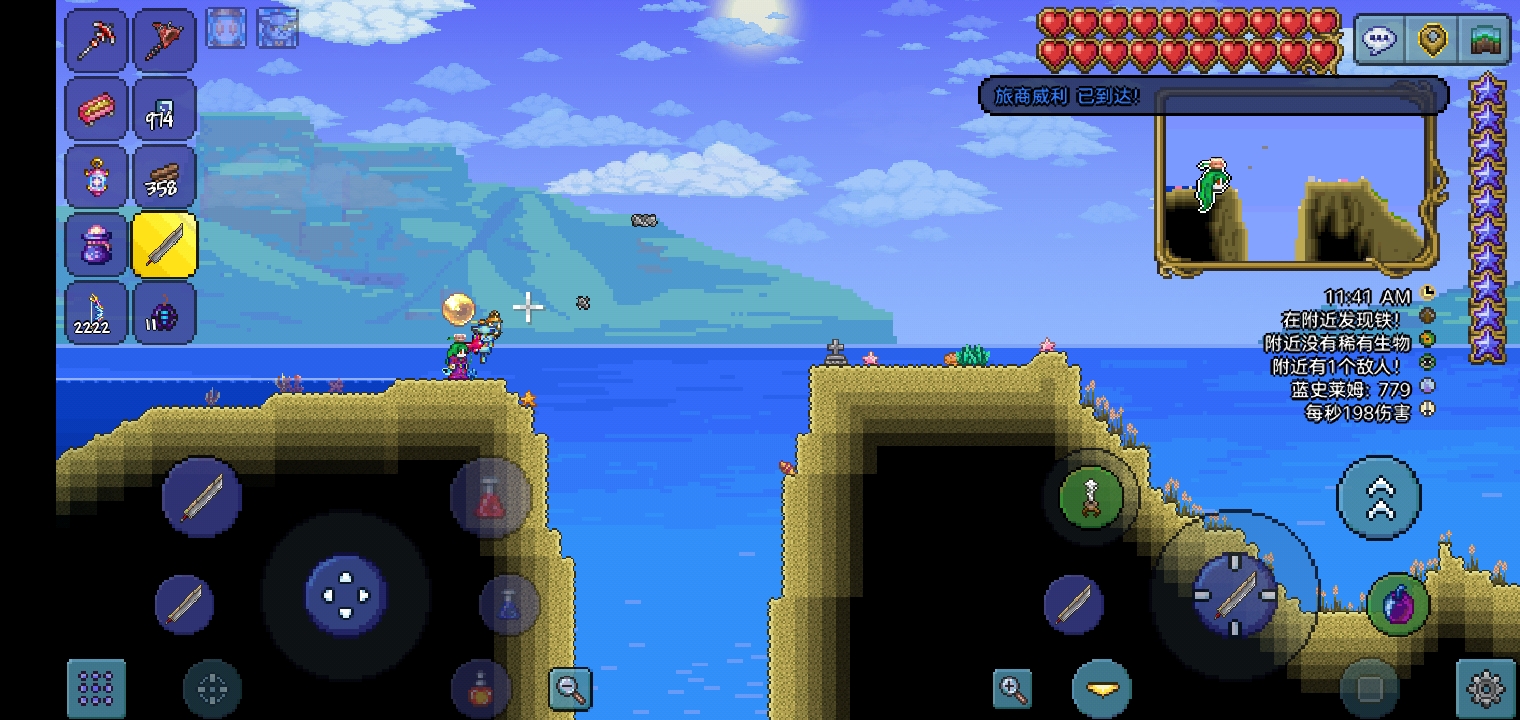The image size is (1520, 720).
Task: Select the highlighted yellow sword slot
Action: click(164, 245)
